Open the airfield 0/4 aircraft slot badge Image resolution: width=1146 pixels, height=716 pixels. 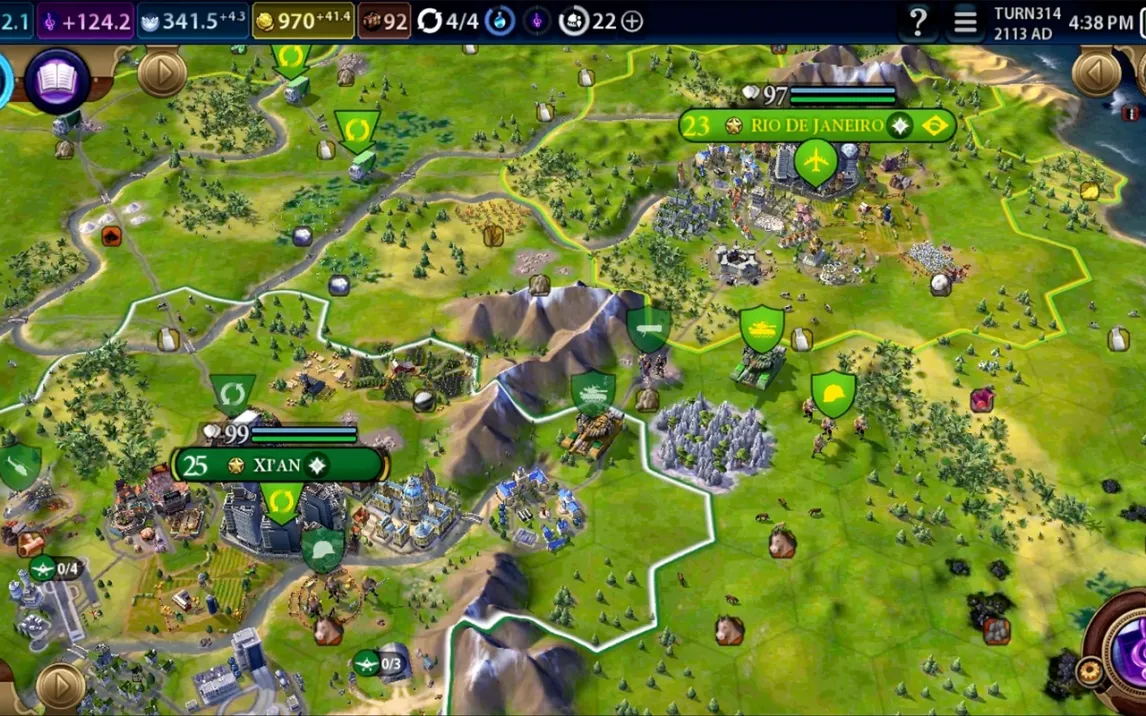pos(55,569)
